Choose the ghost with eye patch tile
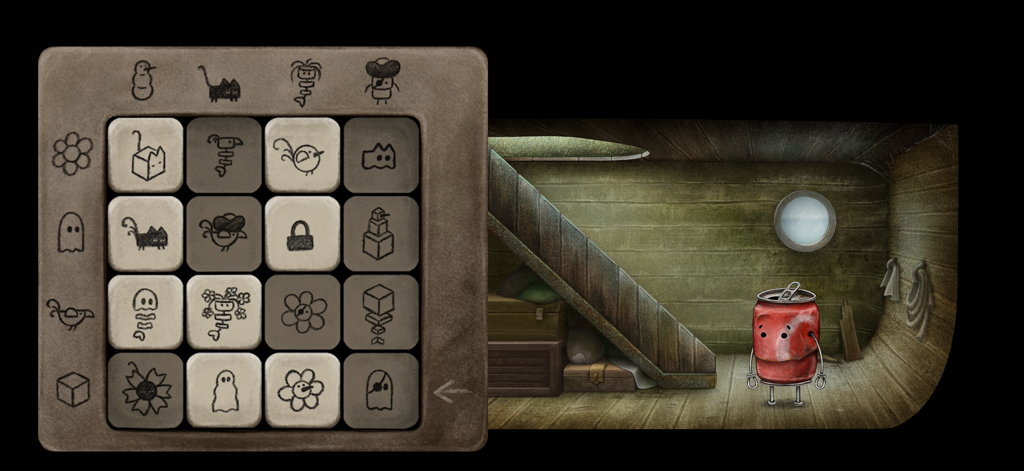 (x=381, y=390)
